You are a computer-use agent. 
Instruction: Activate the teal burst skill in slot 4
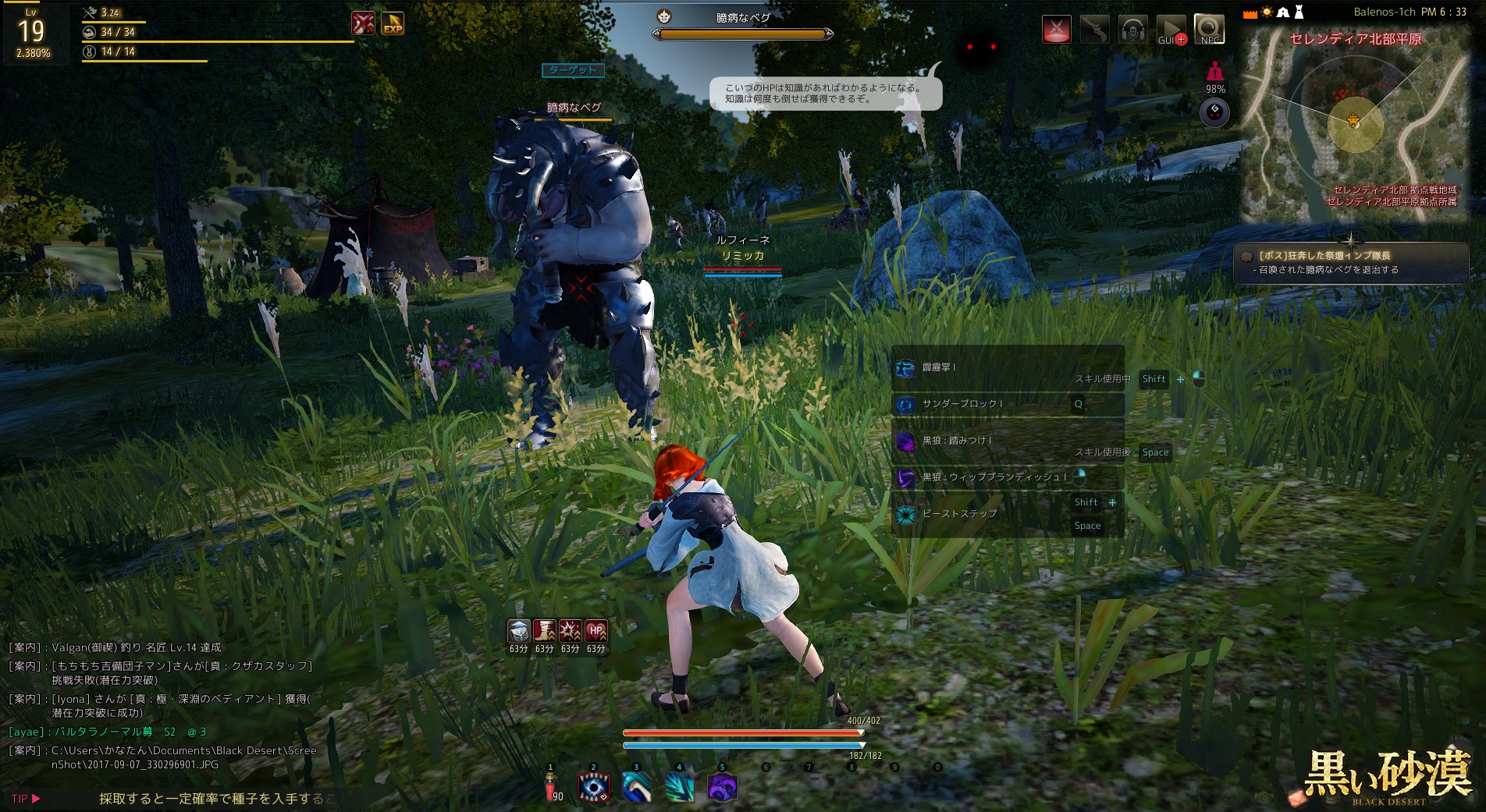click(x=680, y=786)
